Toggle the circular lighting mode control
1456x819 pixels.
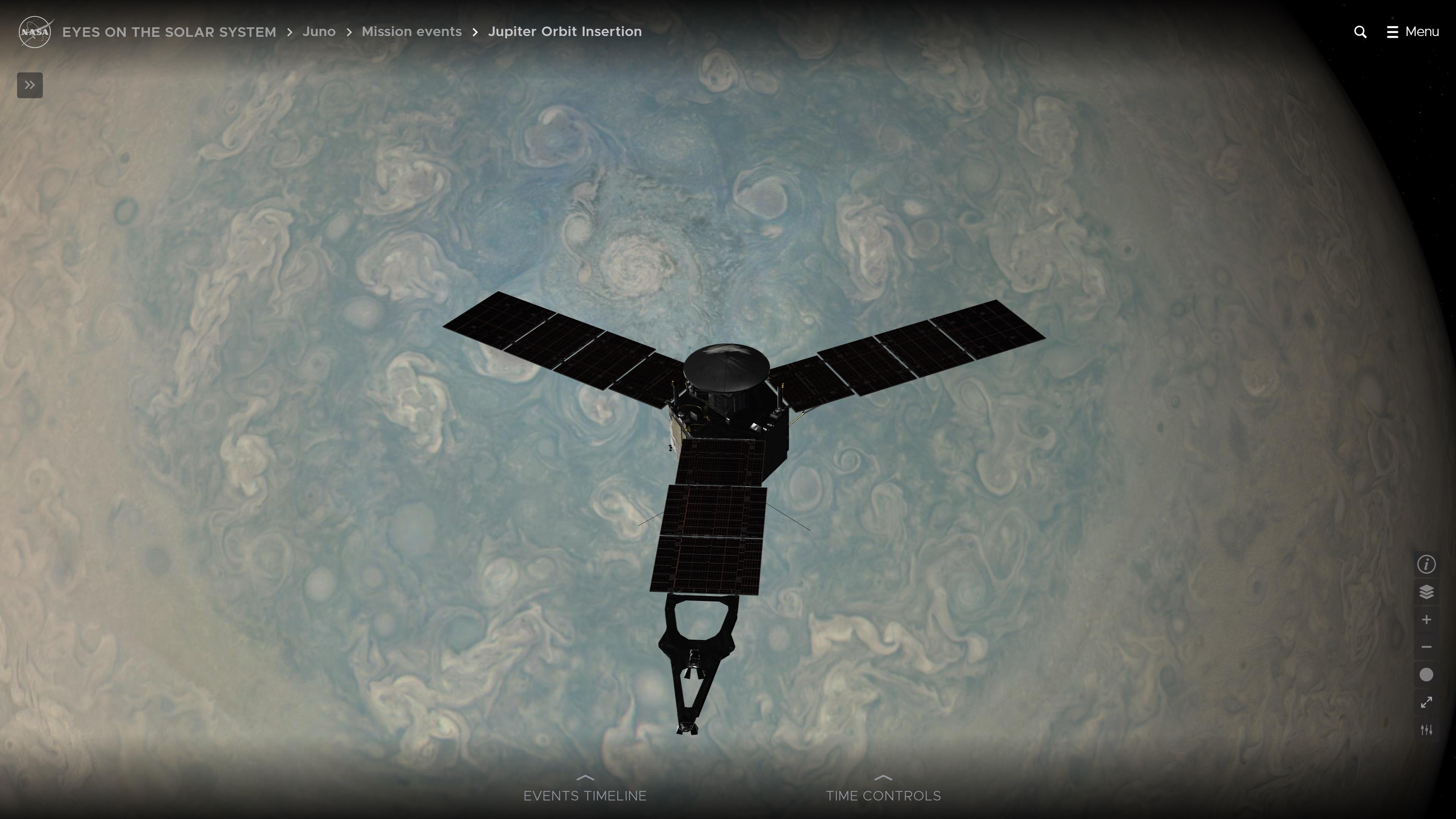coord(1426,674)
